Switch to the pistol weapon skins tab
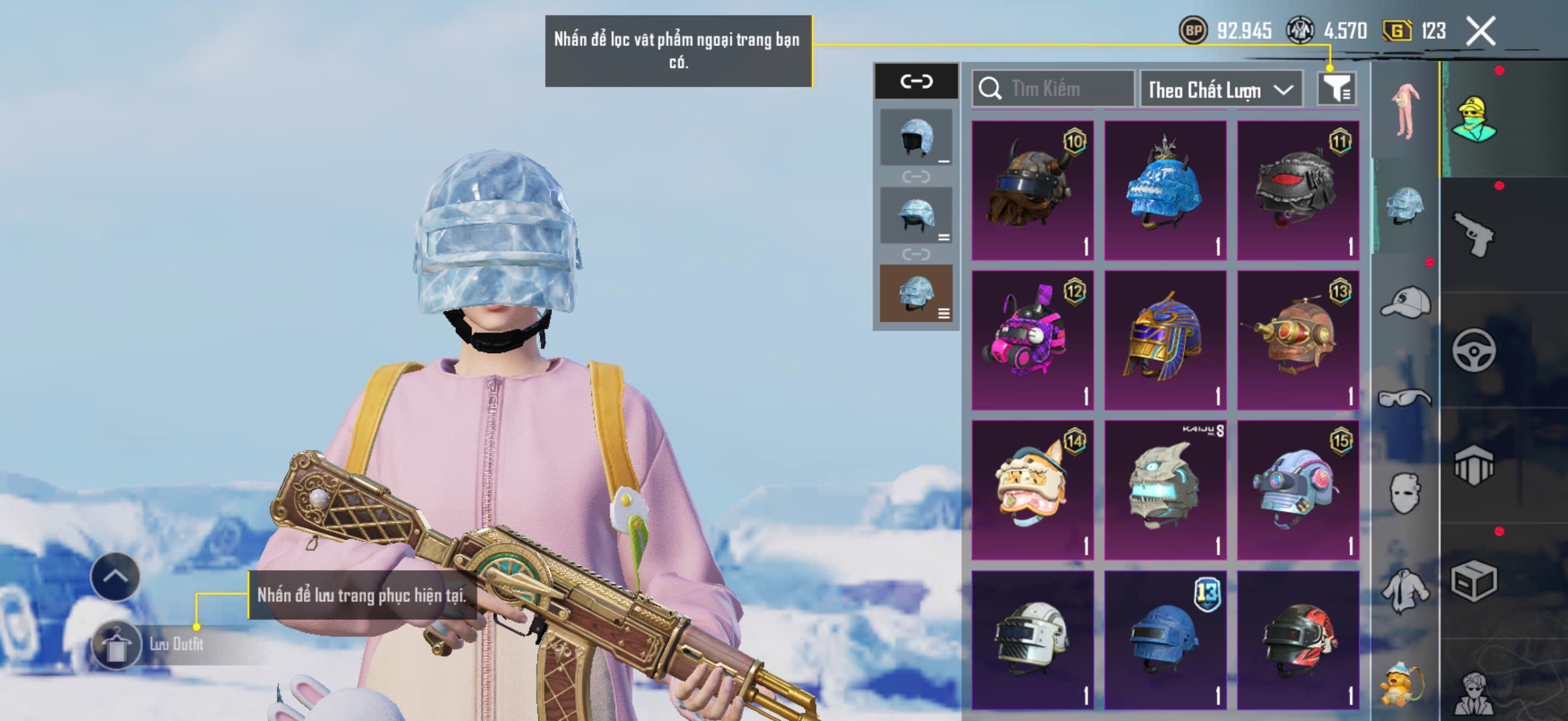The image size is (1568, 721). point(1474,234)
